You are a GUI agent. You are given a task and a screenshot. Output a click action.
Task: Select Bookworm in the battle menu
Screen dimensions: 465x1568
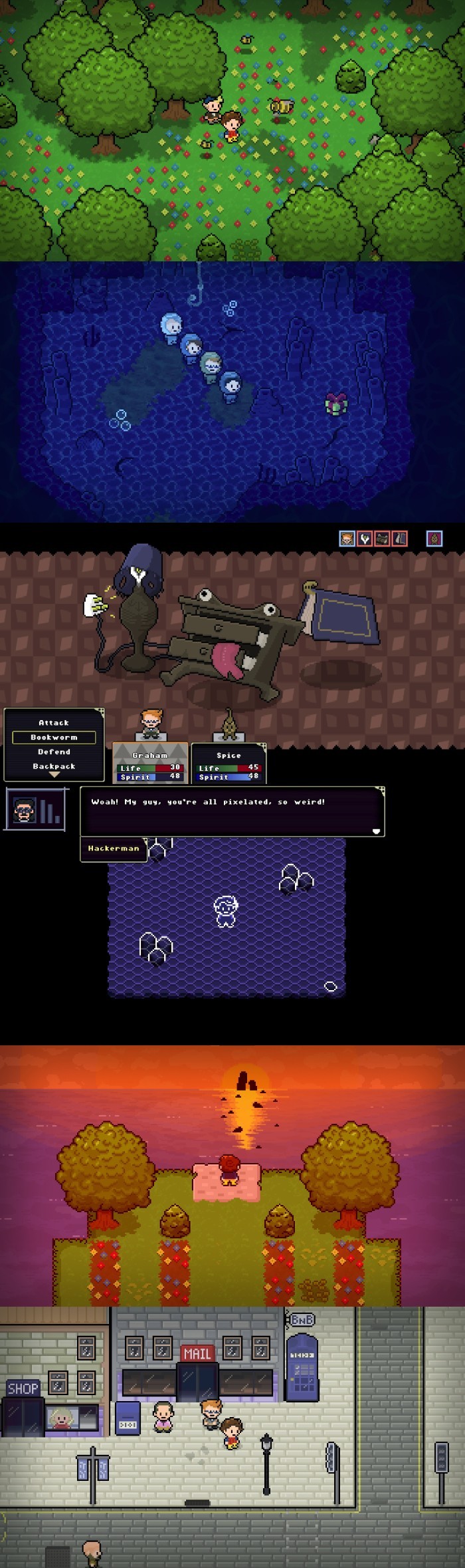pos(54,737)
